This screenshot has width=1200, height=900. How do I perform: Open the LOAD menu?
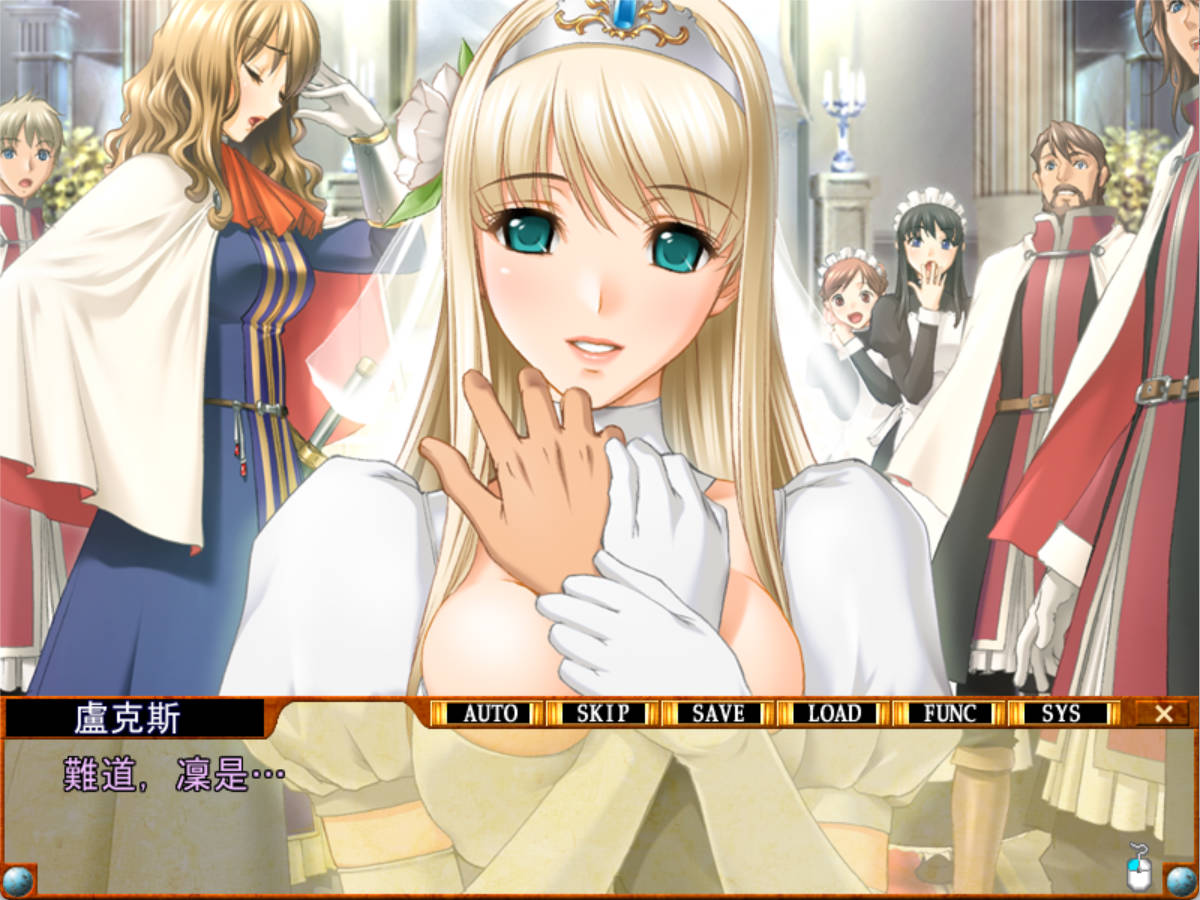pyautogui.click(x=834, y=713)
